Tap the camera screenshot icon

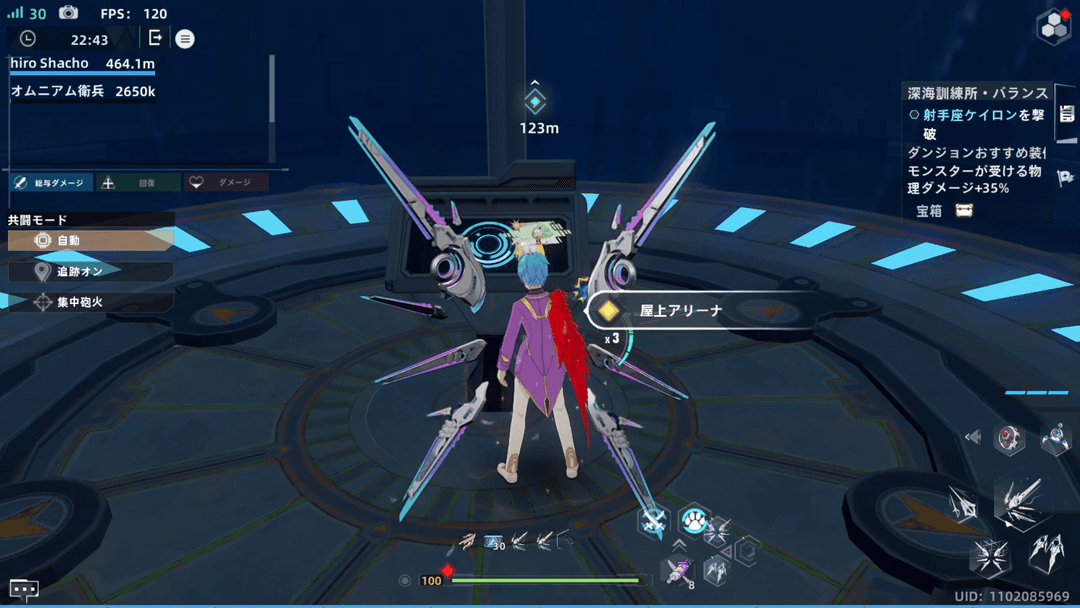point(68,13)
